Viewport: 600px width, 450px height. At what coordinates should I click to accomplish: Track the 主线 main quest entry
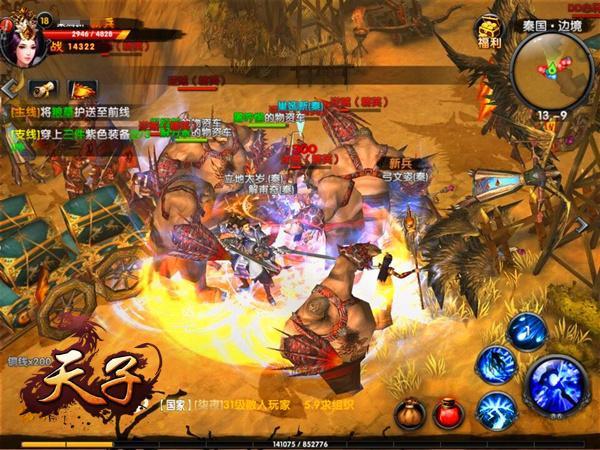click(x=70, y=112)
